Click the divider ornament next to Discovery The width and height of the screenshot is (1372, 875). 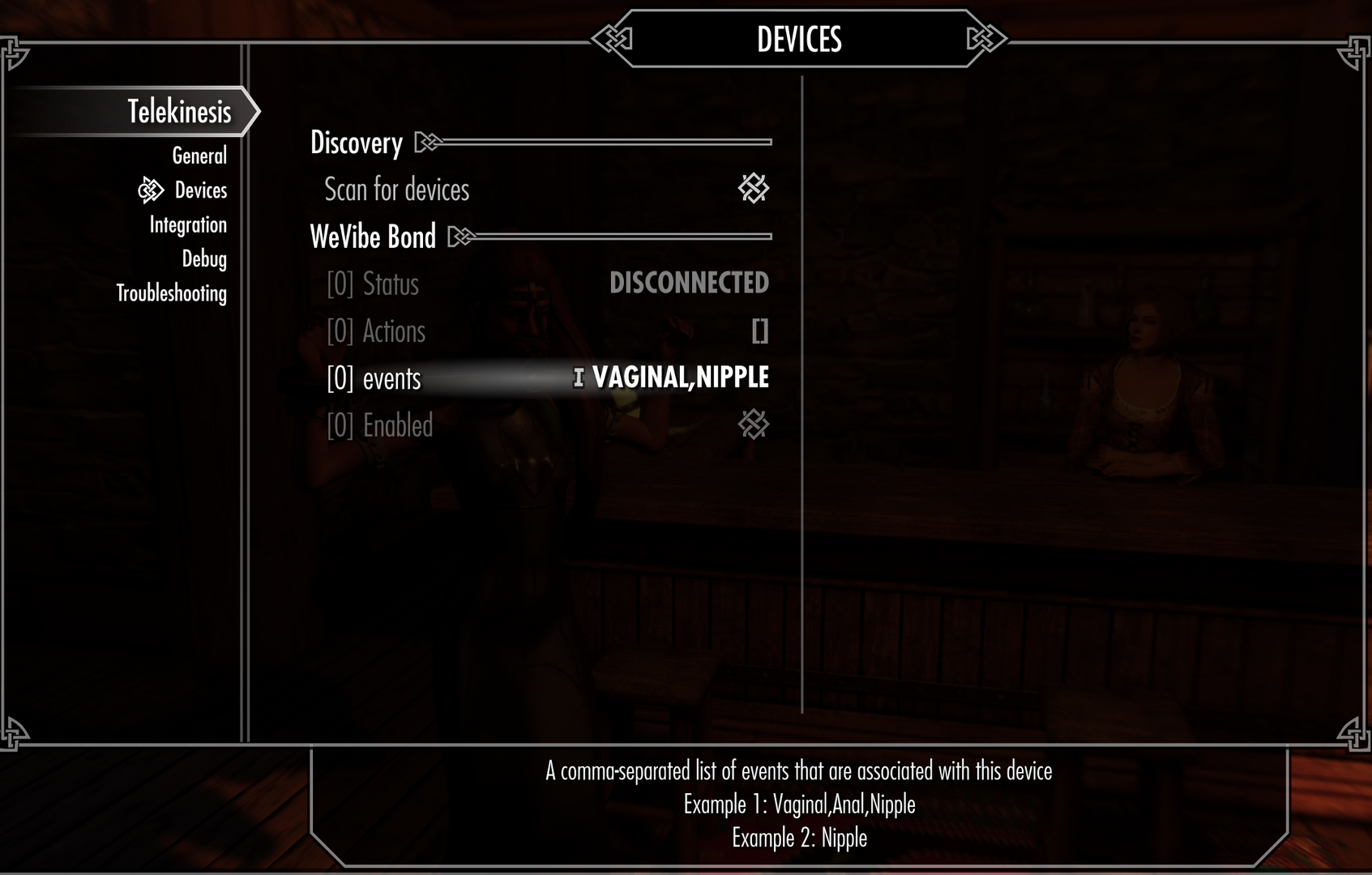[x=427, y=143]
